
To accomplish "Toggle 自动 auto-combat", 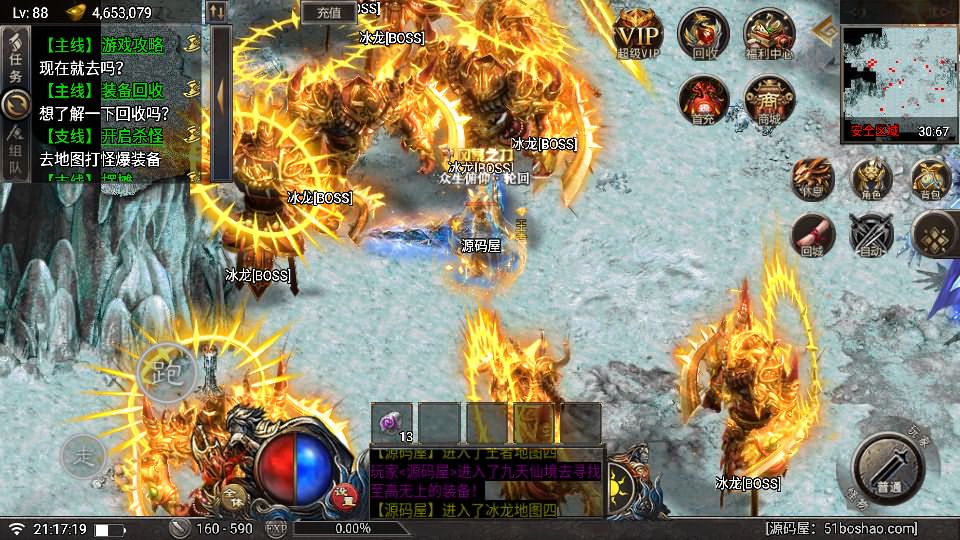I will [870, 236].
